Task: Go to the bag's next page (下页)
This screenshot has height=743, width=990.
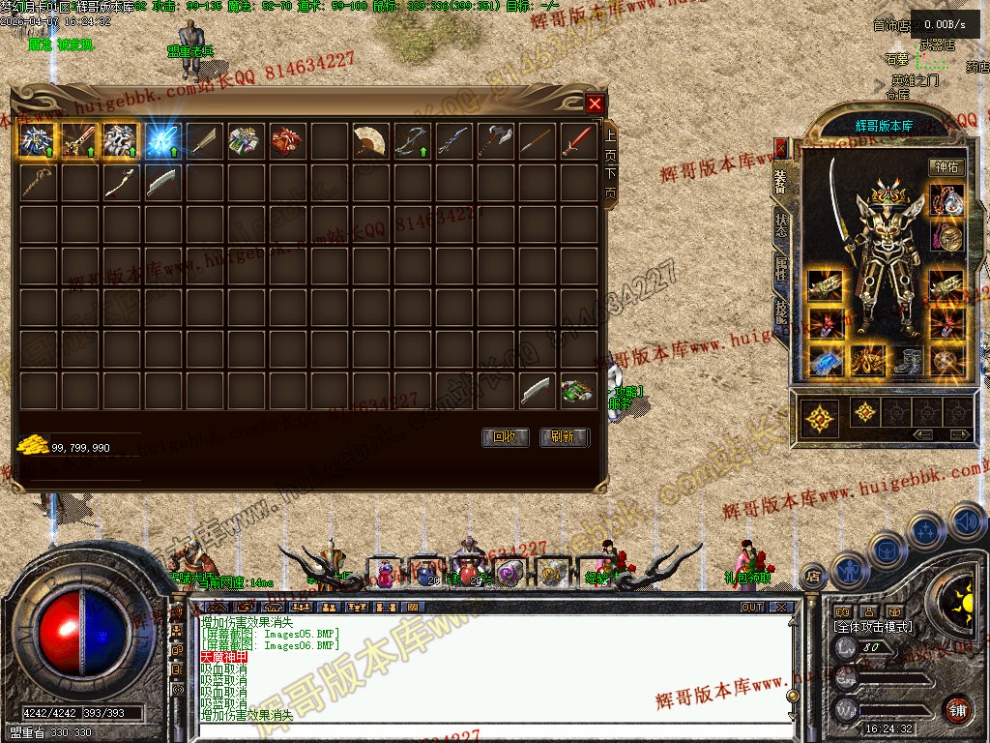Action: click(610, 182)
